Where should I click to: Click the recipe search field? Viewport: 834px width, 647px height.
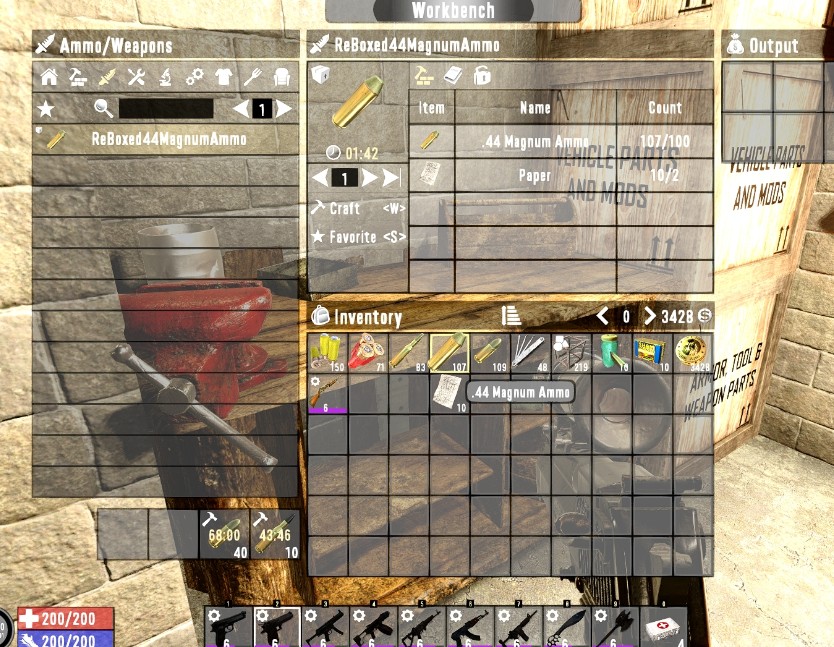tap(166, 109)
